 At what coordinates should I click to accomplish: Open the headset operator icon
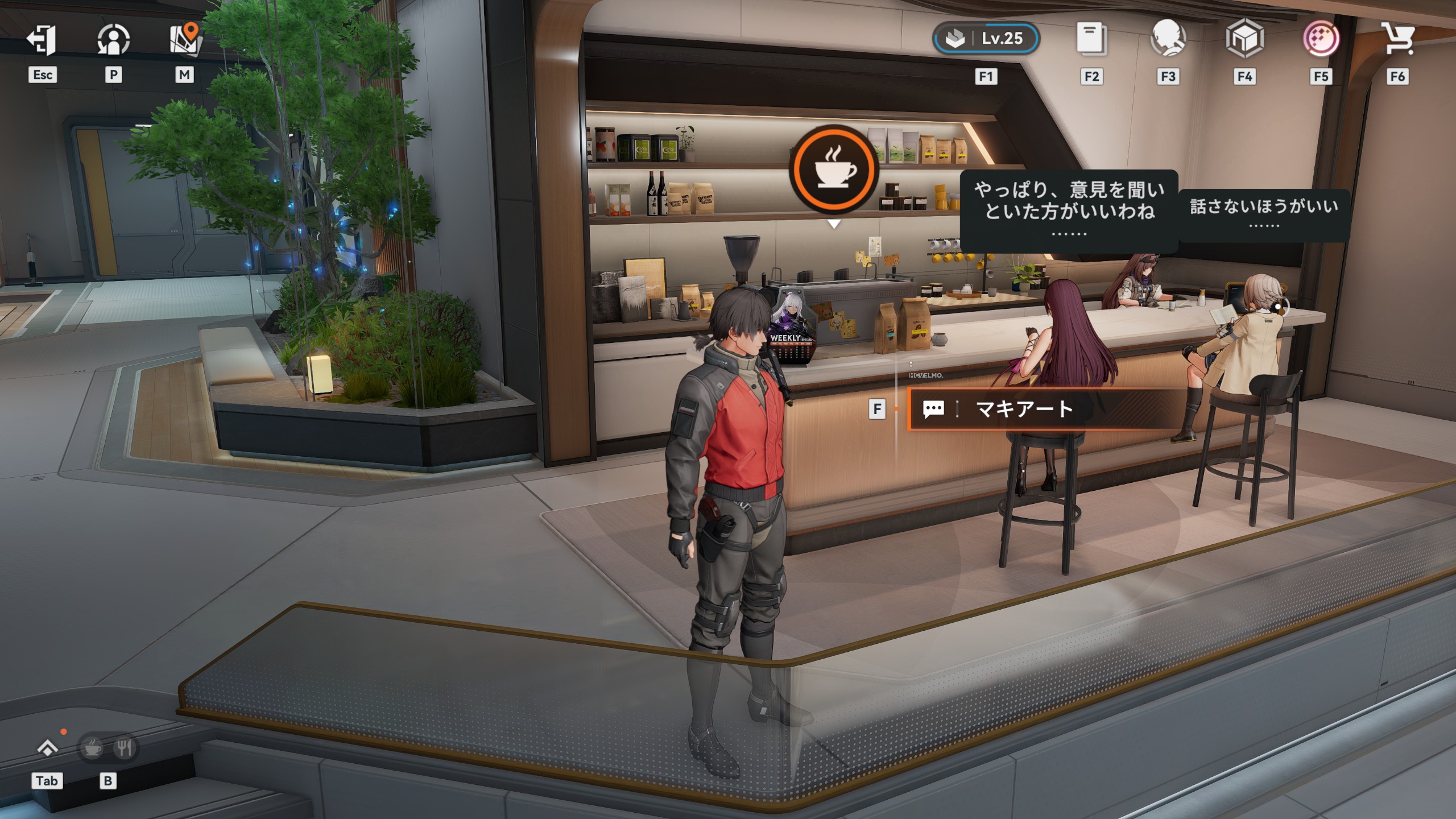point(1168,39)
